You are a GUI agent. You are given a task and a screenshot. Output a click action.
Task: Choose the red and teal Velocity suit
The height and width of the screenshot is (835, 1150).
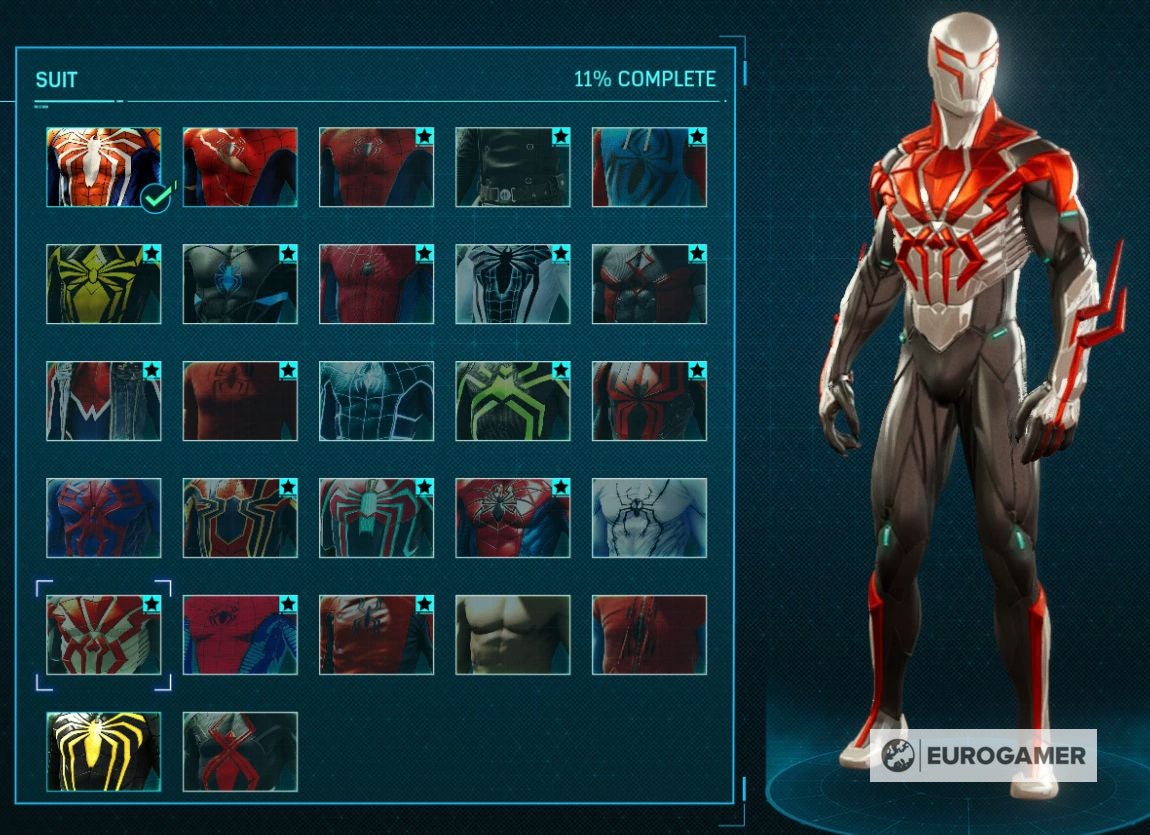coord(376,518)
